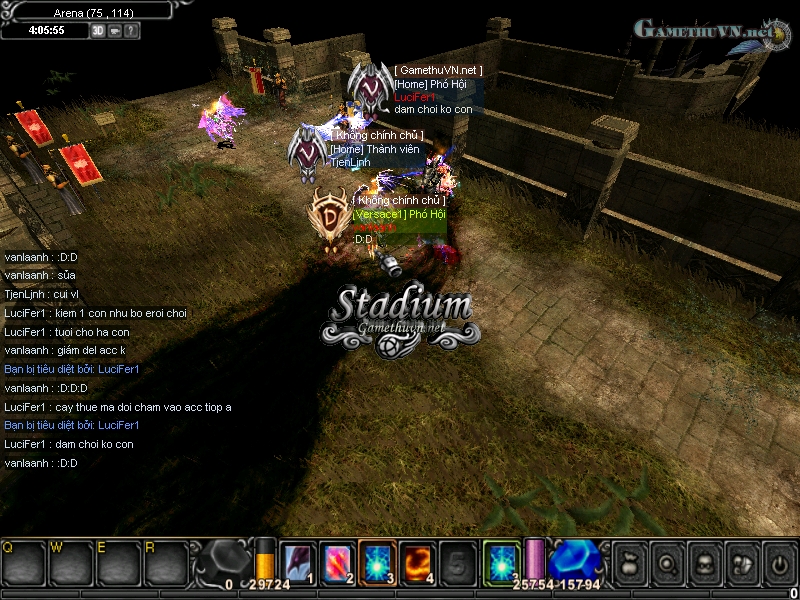Screen dimensions: 800x600
Task: Toggle the 3D view button
Action: click(x=98, y=31)
